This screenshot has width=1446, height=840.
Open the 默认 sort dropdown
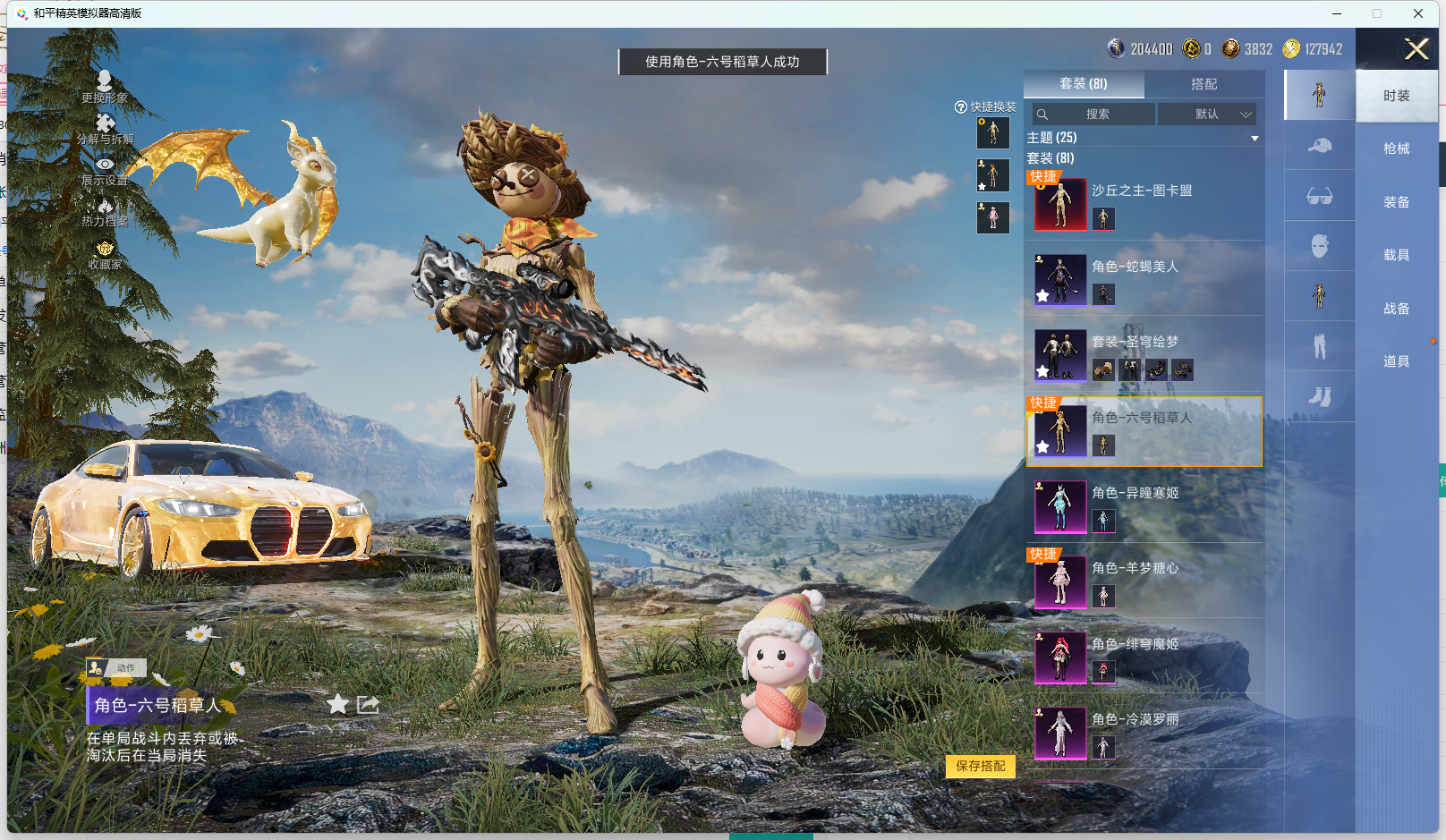[1207, 115]
